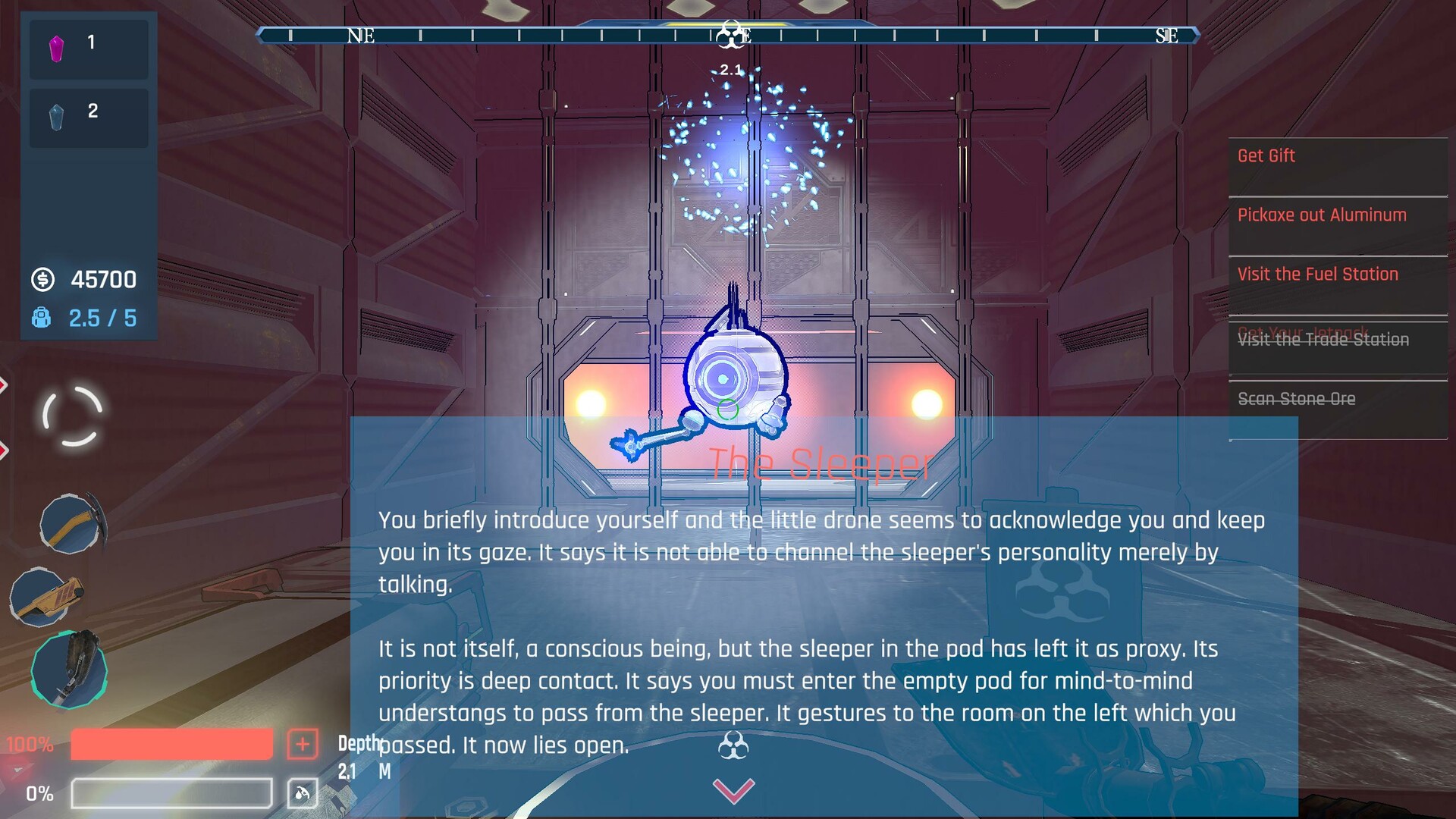The height and width of the screenshot is (819, 1456).
Task: Click the red health bar at 100%
Action: point(171,745)
